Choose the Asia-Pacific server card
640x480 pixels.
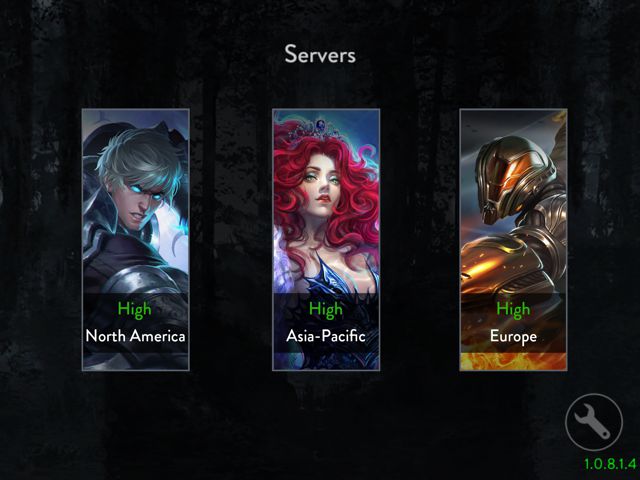pyautogui.click(x=325, y=240)
